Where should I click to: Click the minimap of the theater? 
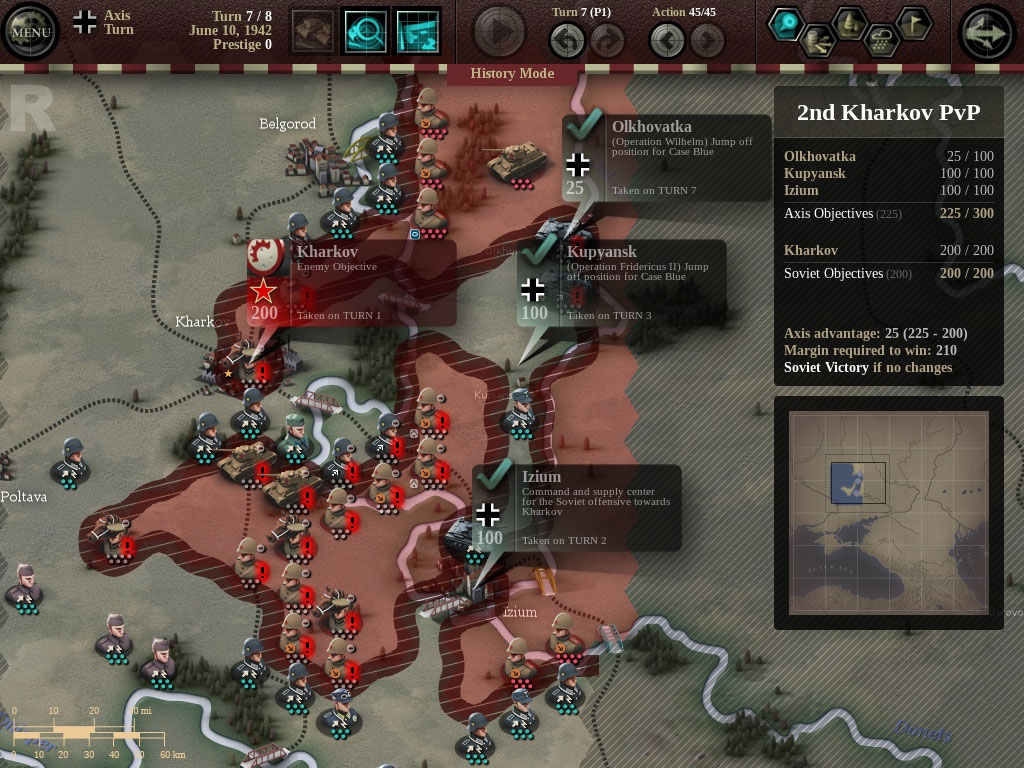888,511
